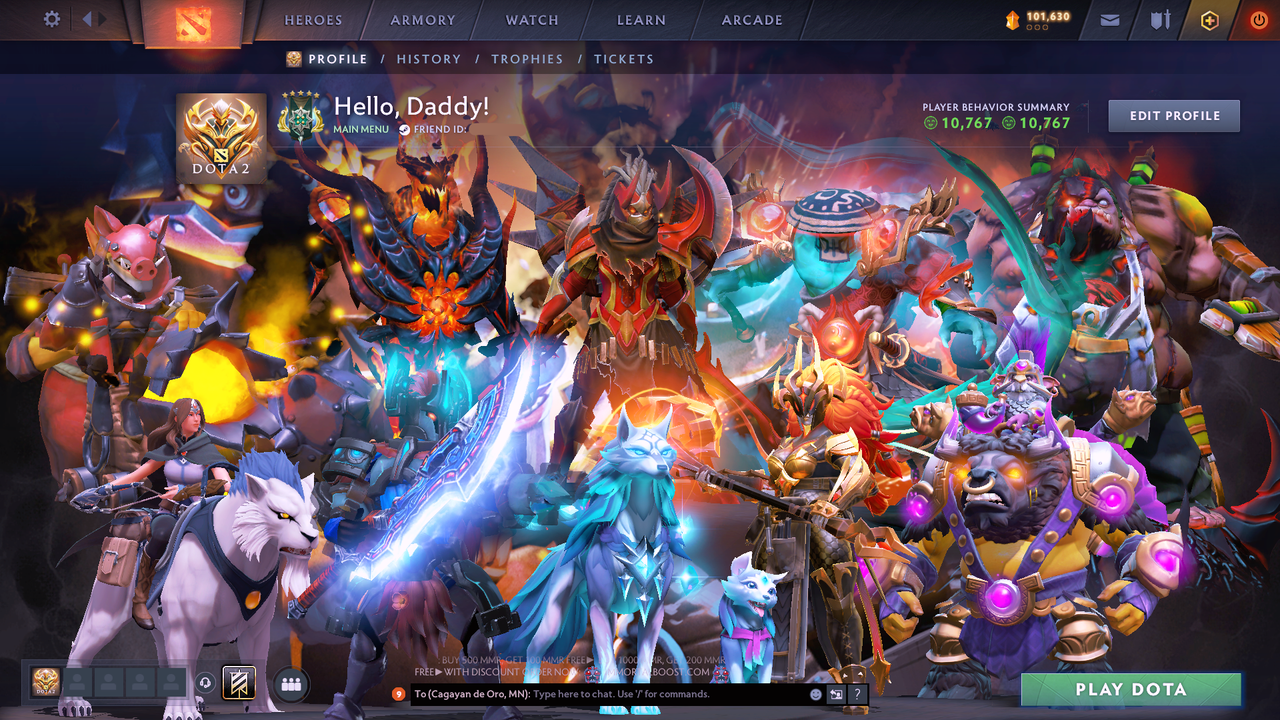Click the red power button
The width and height of the screenshot is (1280, 720).
[1258, 19]
